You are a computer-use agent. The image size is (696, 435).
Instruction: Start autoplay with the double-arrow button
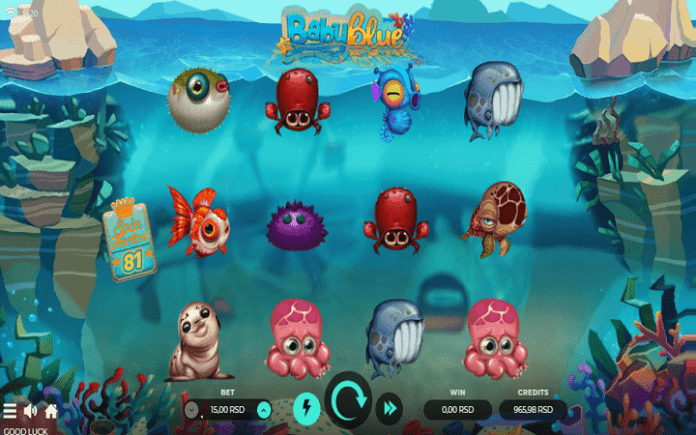[389, 407]
